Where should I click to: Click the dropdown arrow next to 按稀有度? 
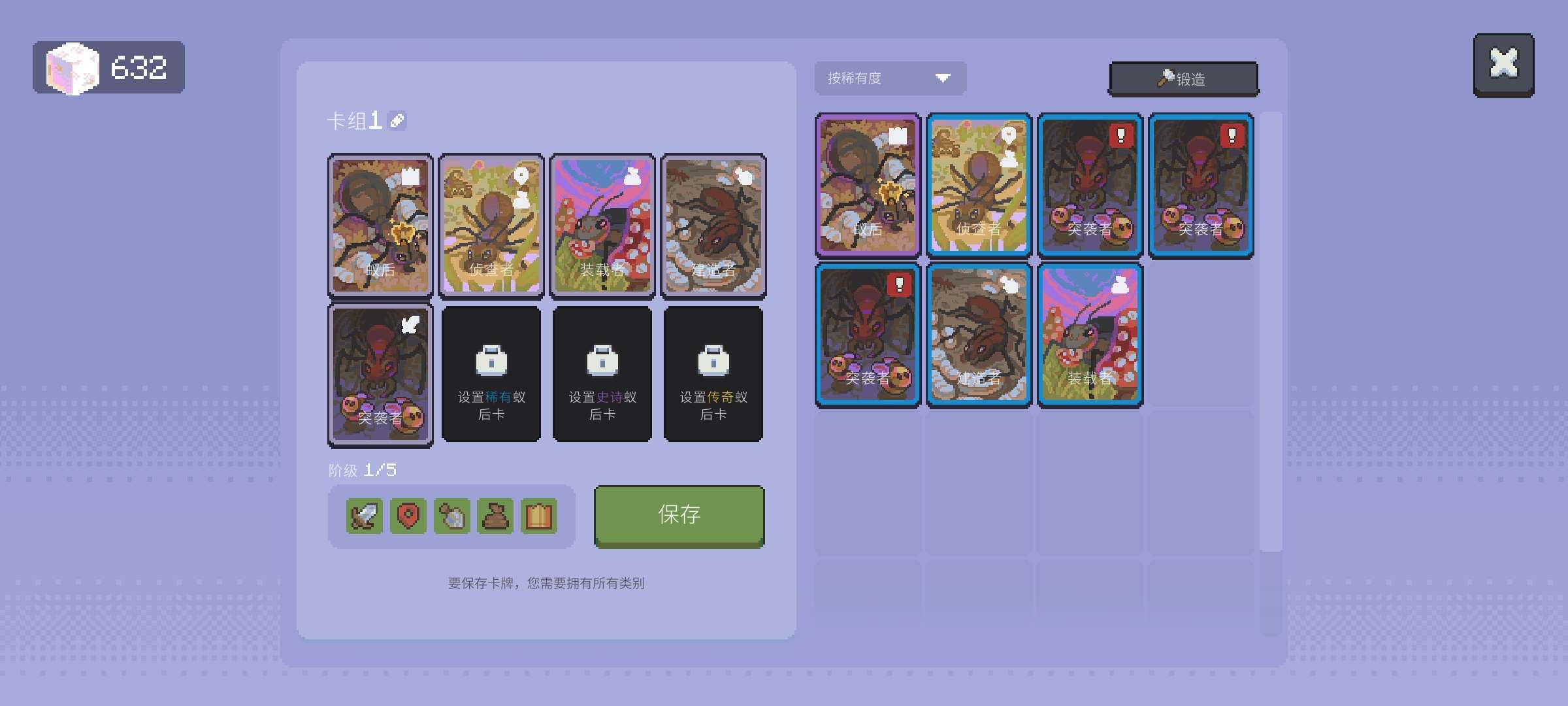(943, 78)
